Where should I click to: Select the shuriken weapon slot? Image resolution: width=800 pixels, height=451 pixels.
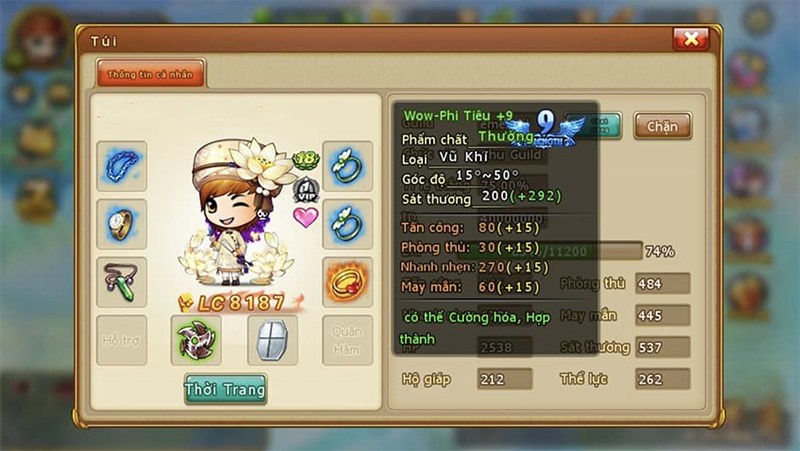(x=196, y=340)
